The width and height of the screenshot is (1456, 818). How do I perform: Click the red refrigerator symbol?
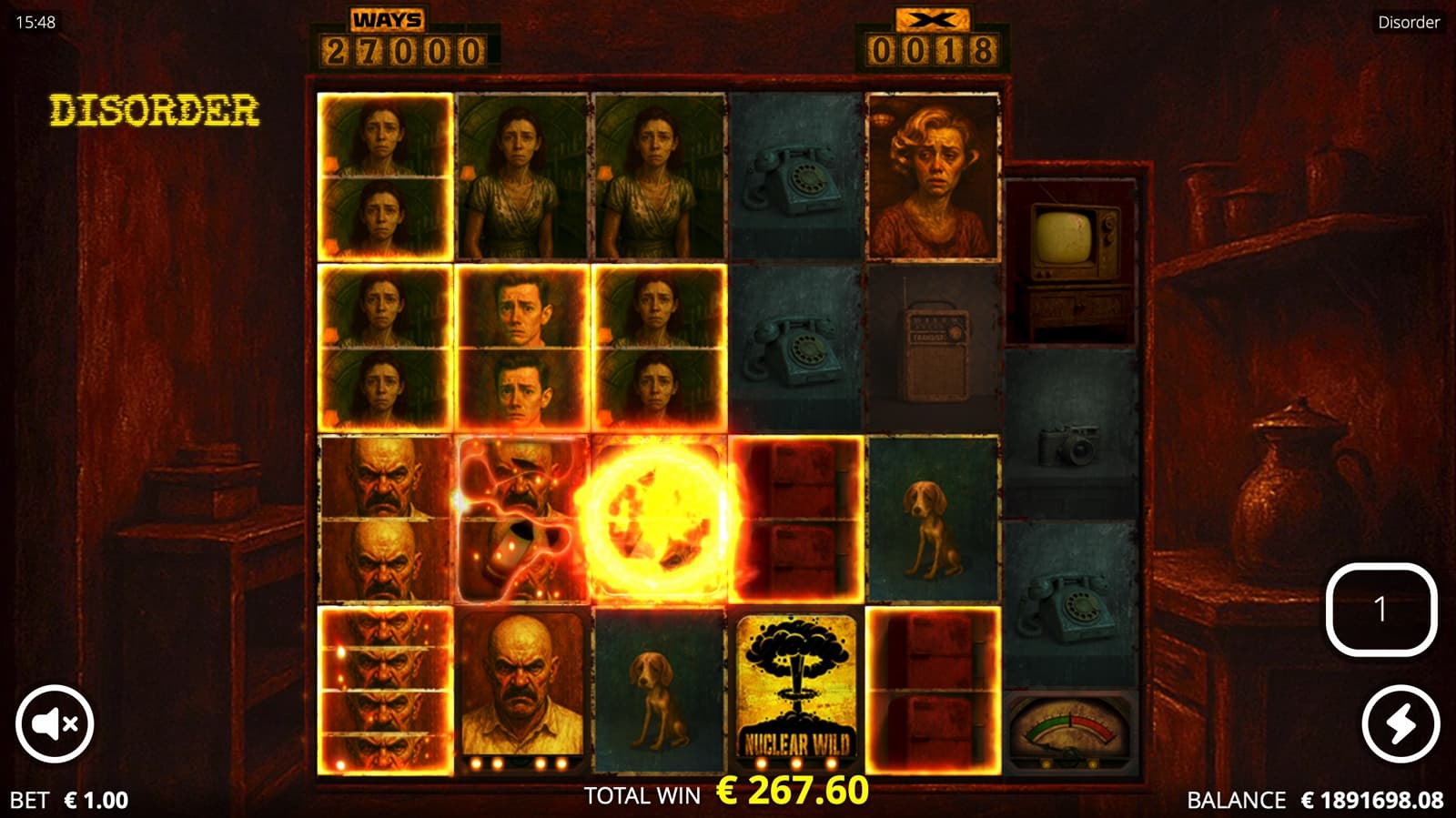[796, 519]
